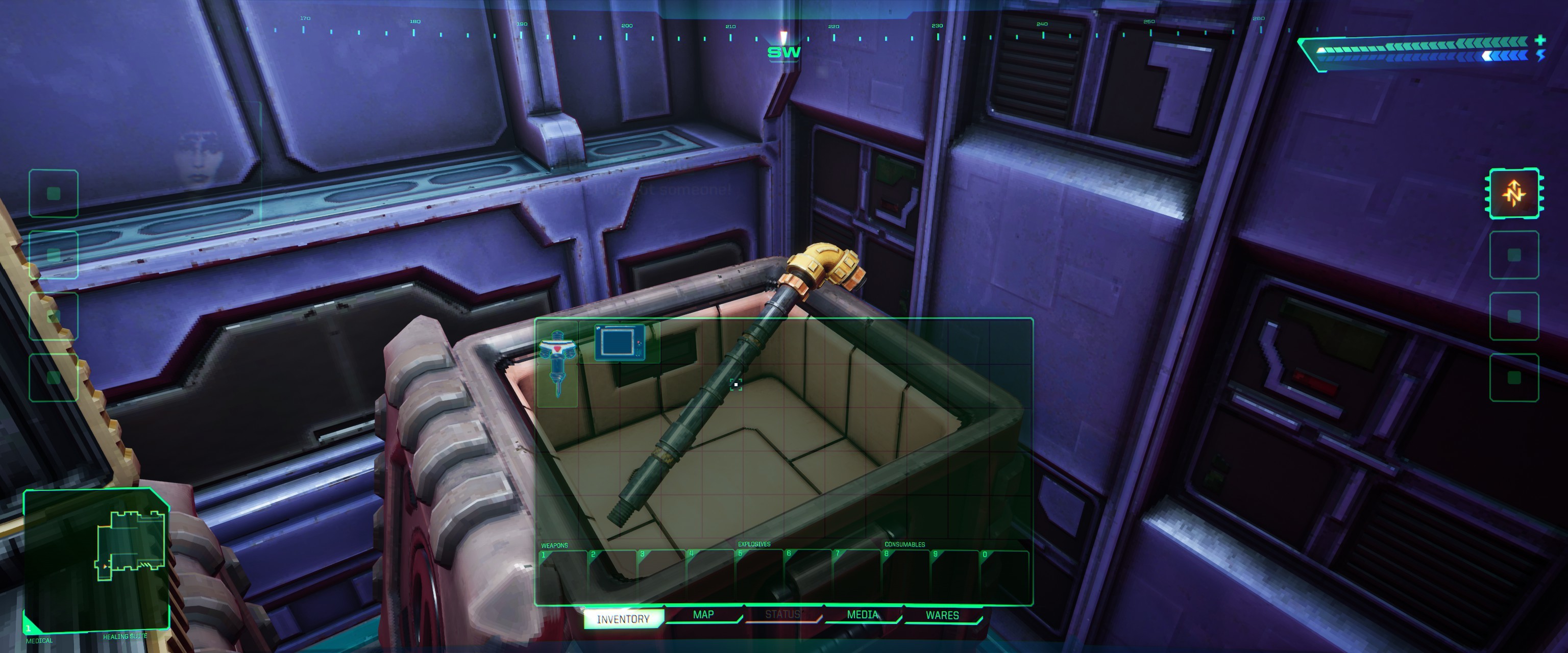Open the WARES screen
Image resolution: width=1568 pixels, height=653 pixels.
(x=942, y=615)
